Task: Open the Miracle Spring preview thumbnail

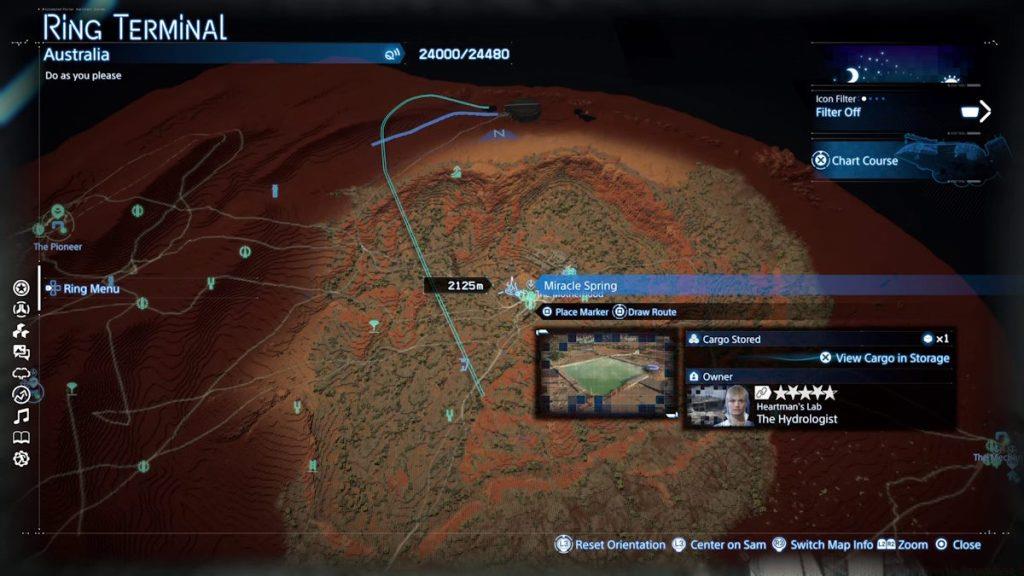Action: [x=607, y=375]
